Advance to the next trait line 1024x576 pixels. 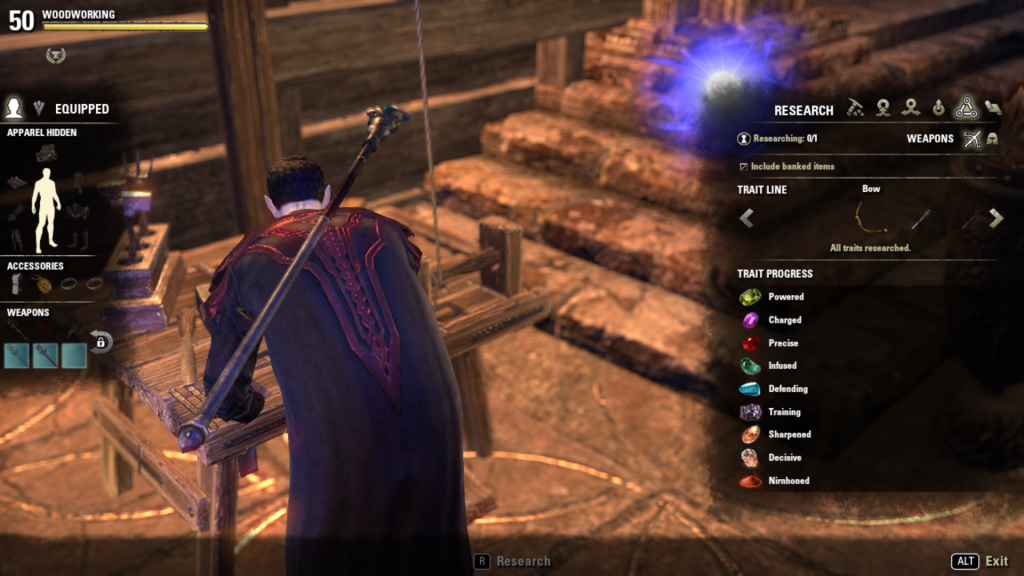[995, 218]
